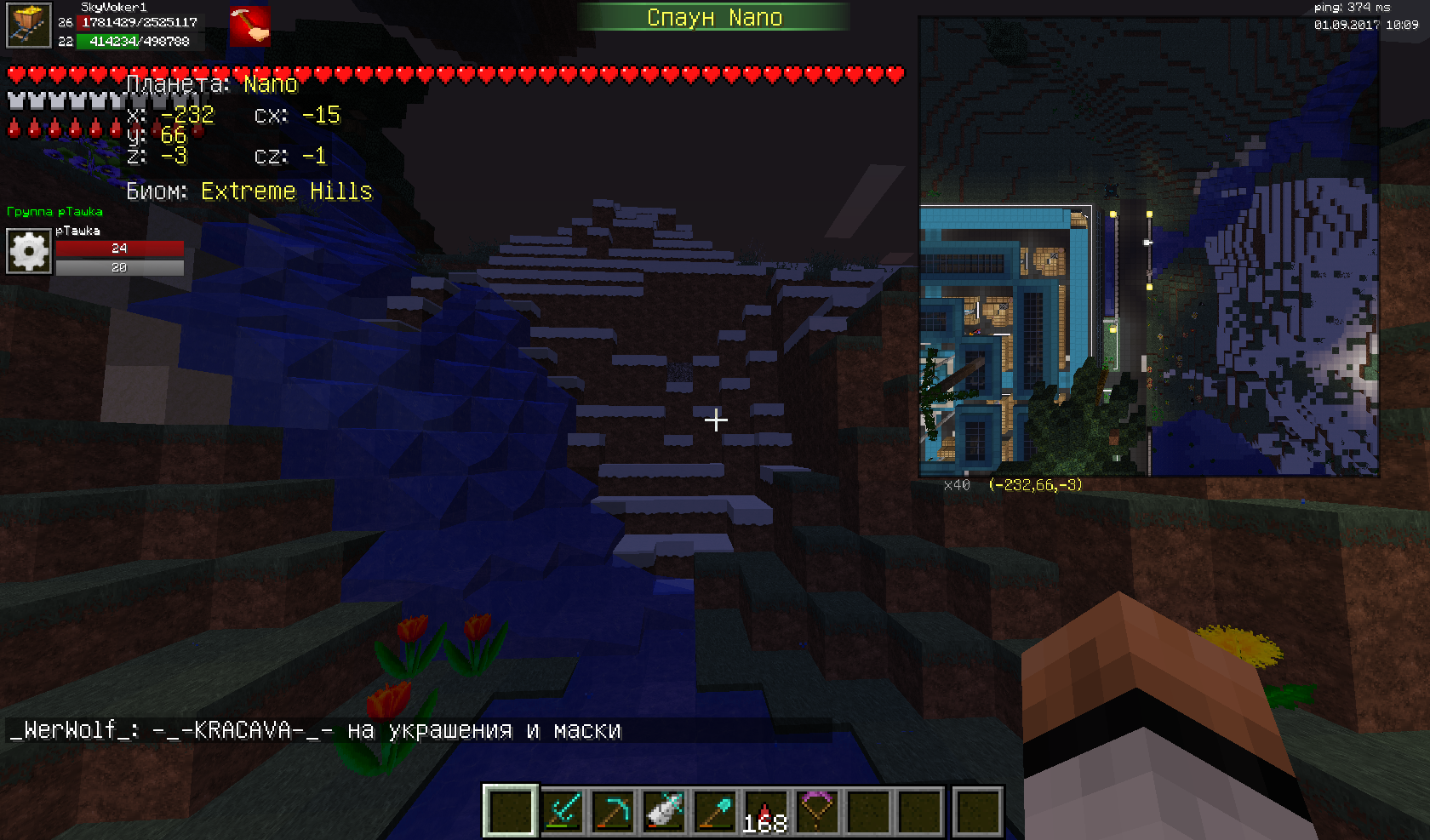Select party member pTawka's gear portrait

coord(29,252)
